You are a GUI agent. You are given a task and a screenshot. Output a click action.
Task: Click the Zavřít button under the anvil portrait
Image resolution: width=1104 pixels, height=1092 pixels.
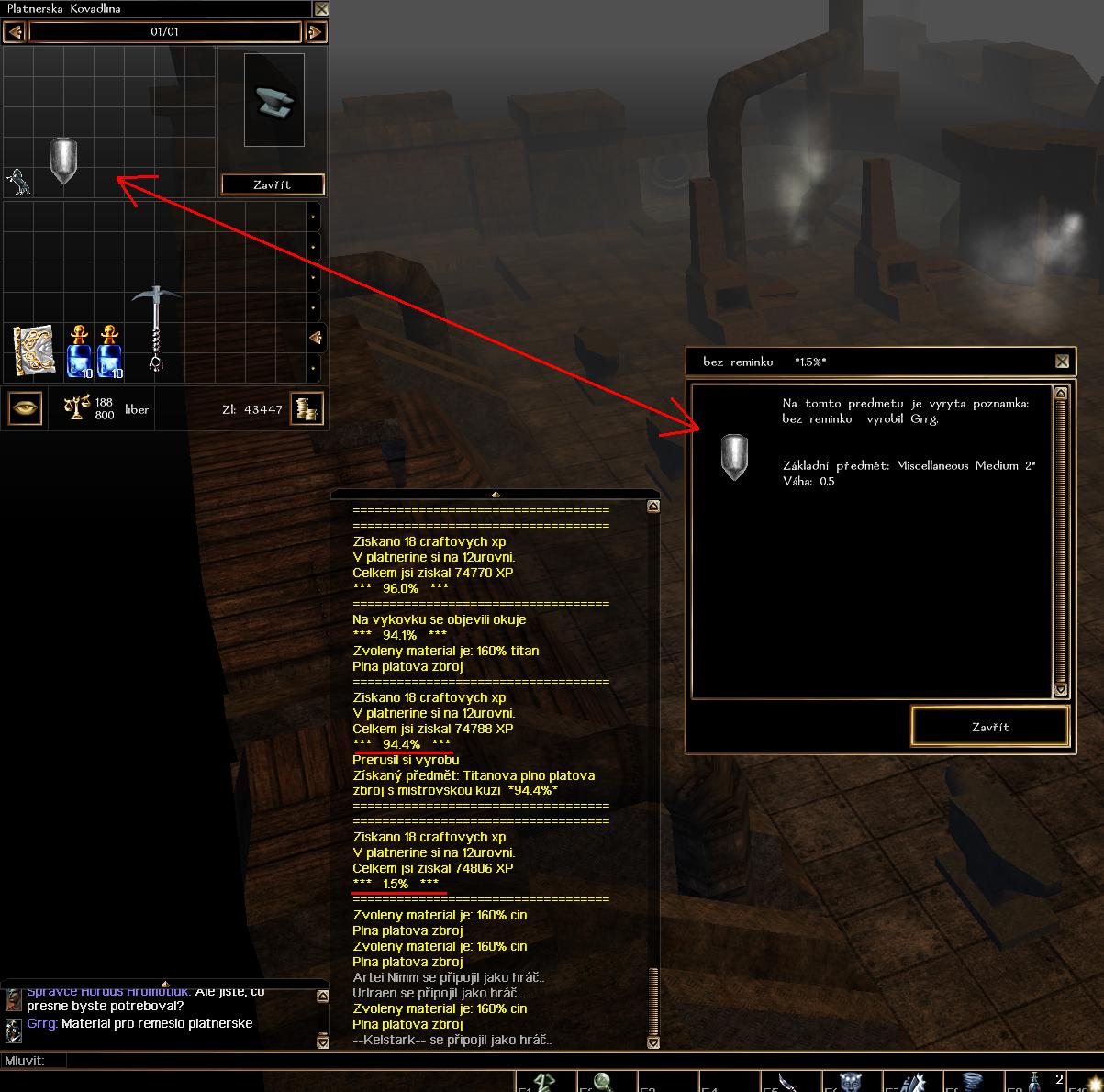tap(273, 184)
